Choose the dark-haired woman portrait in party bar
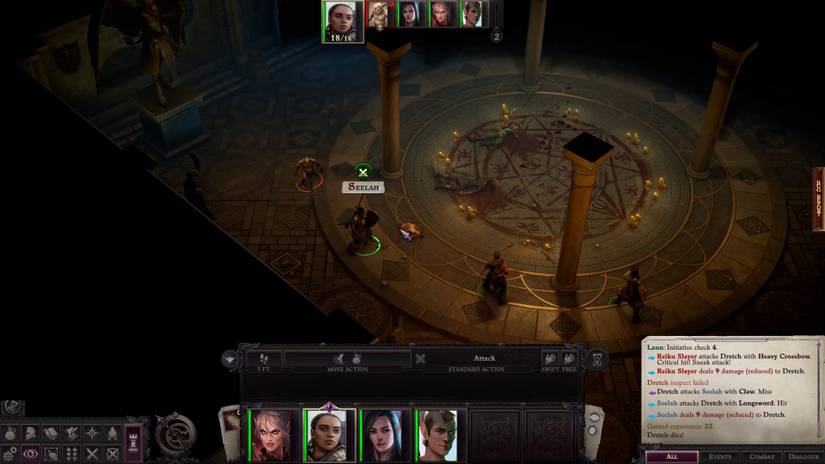This screenshot has width=825, height=464. (385, 435)
